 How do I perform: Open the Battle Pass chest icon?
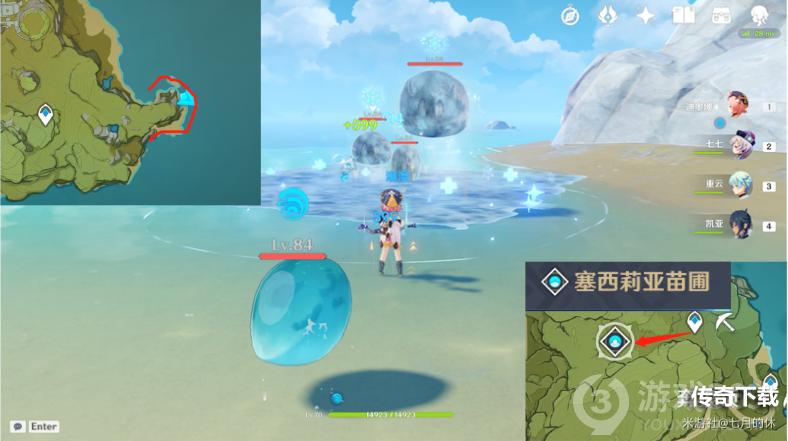point(722,15)
